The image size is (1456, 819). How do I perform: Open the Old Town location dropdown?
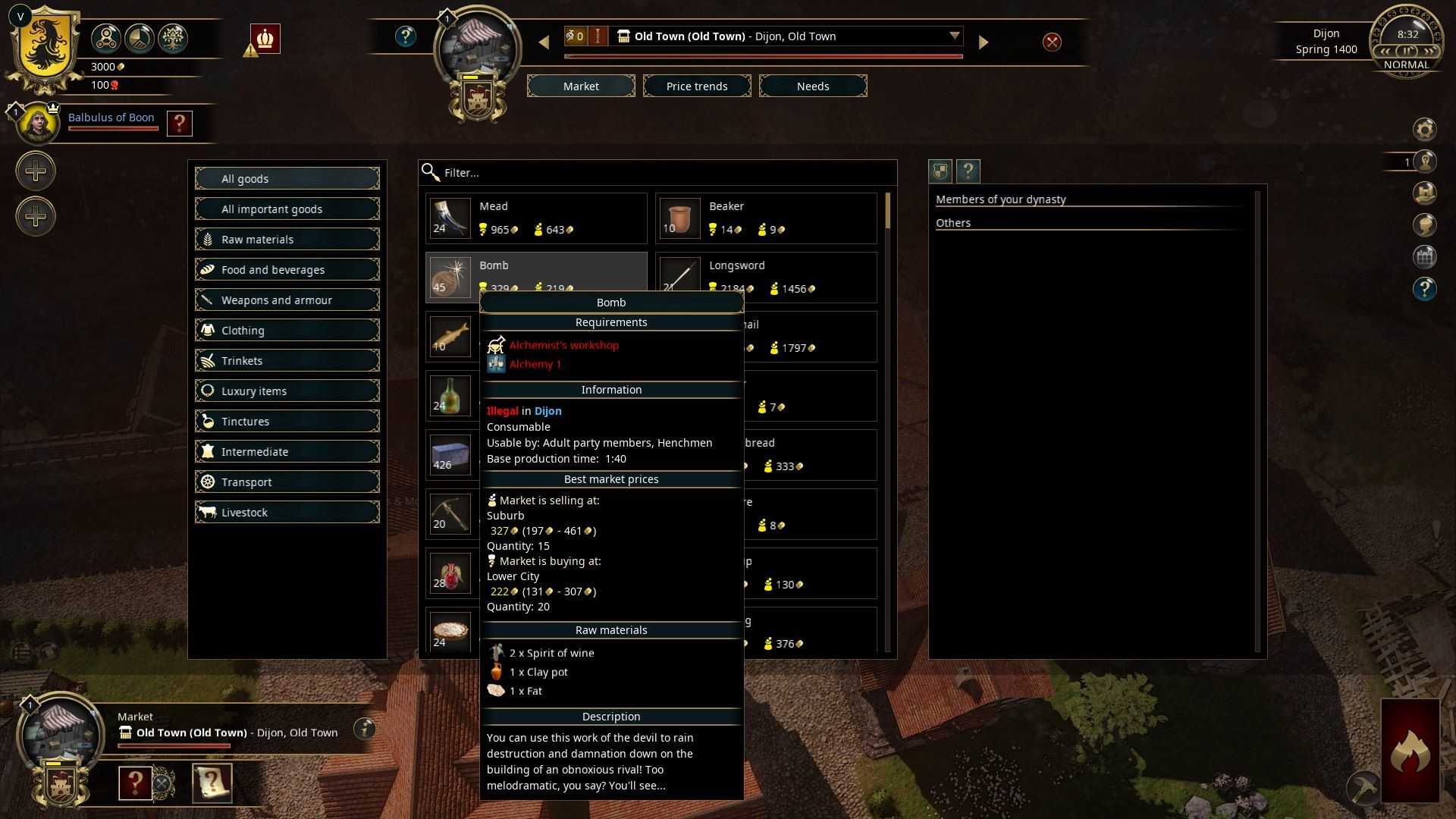click(x=955, y=36)
